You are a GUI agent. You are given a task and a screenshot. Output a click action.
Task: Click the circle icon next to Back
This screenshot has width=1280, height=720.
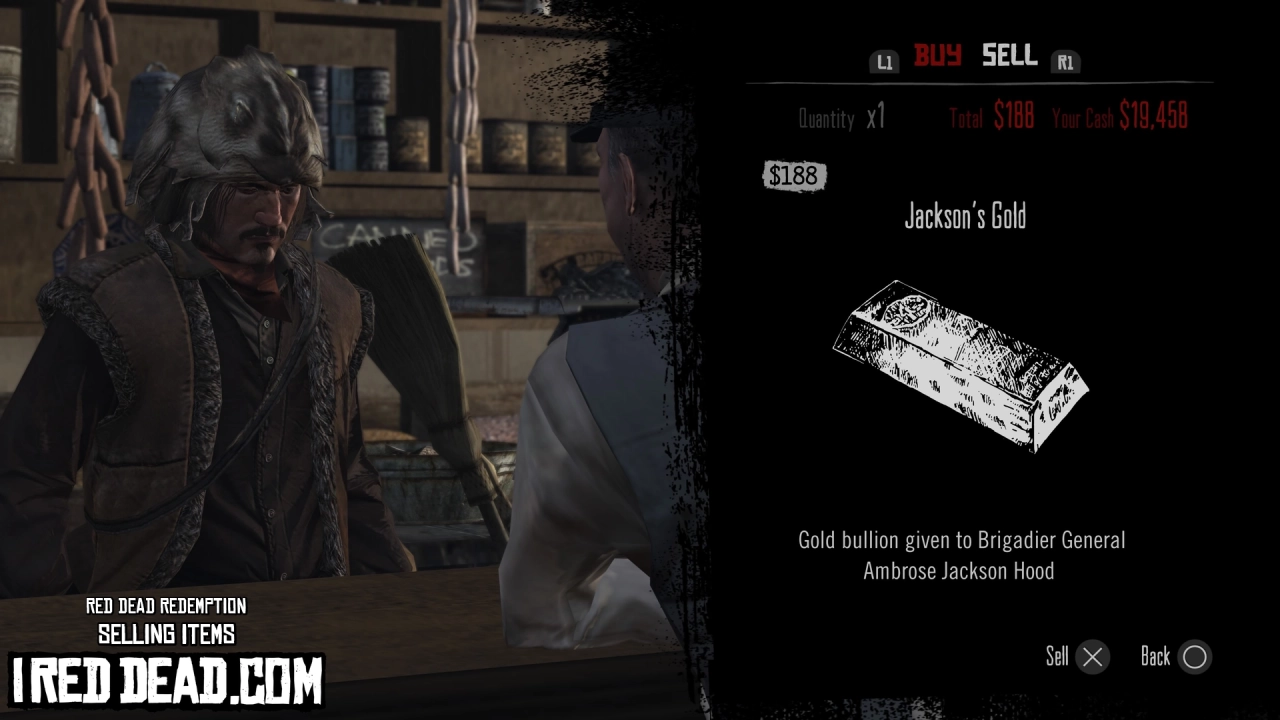tap(1194, 657)
